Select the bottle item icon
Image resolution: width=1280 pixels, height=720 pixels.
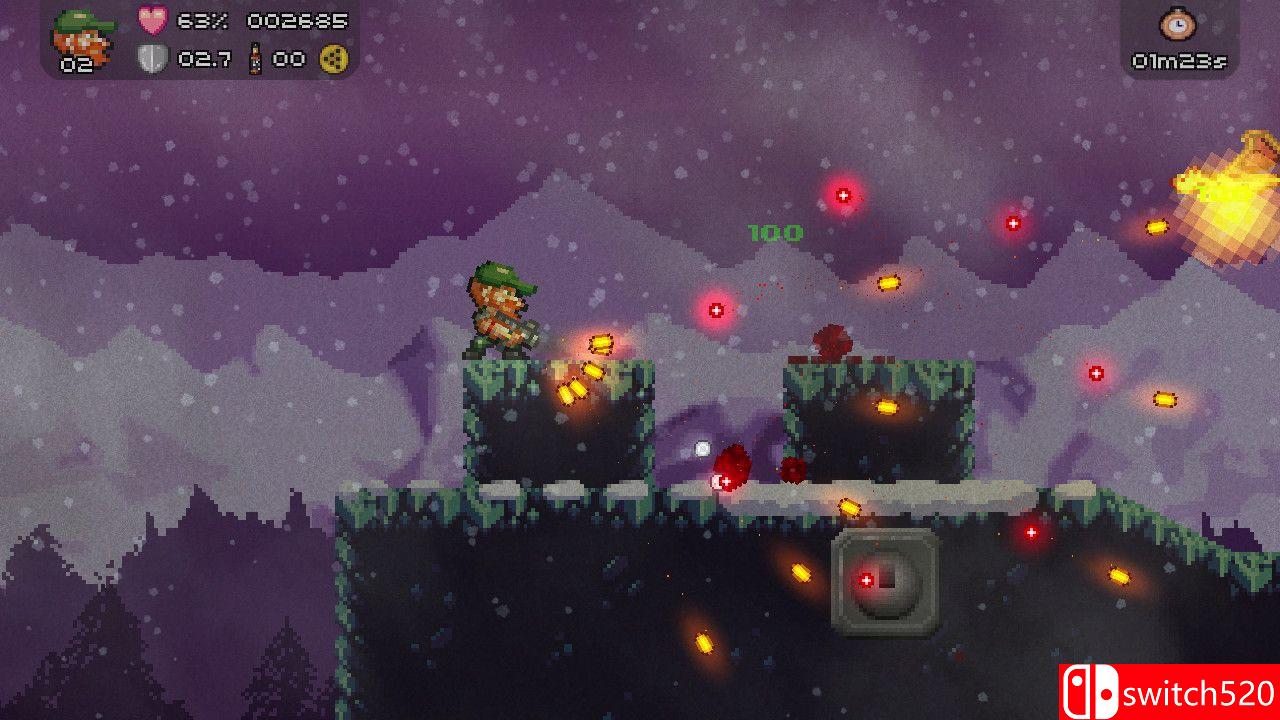(255, 59)
